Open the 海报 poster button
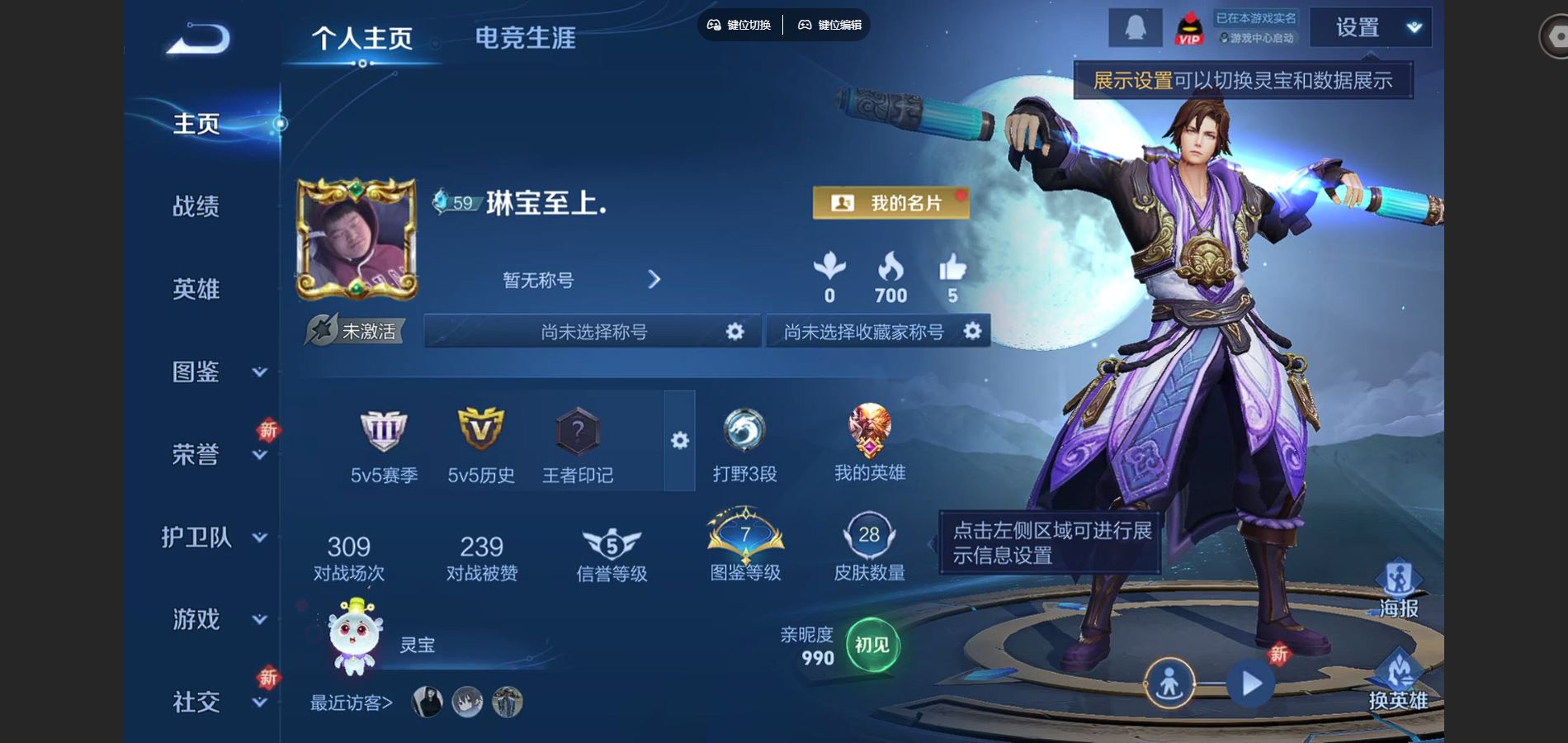Screen dimensions: 1568x743 [1398, 589]
